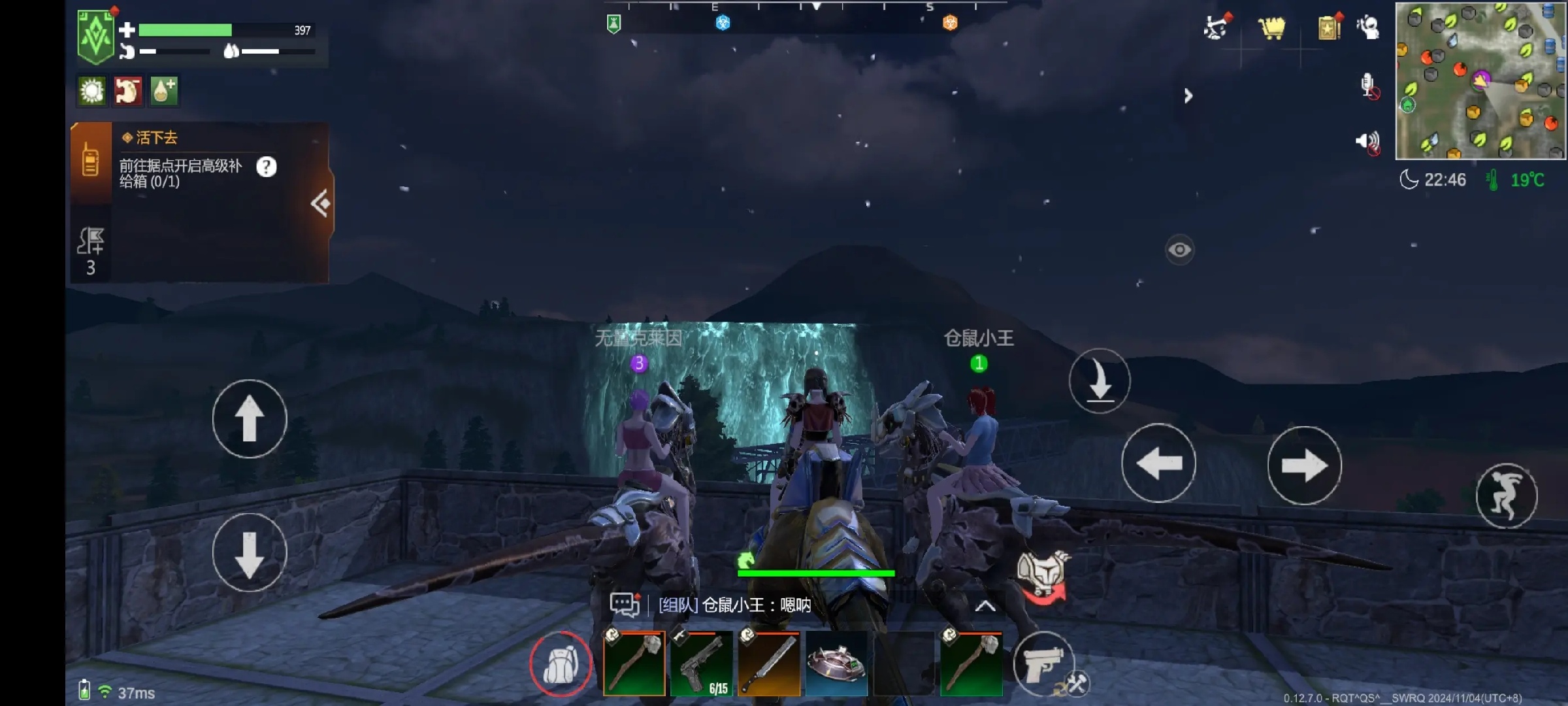Open the minimap

pos(1480,81)
